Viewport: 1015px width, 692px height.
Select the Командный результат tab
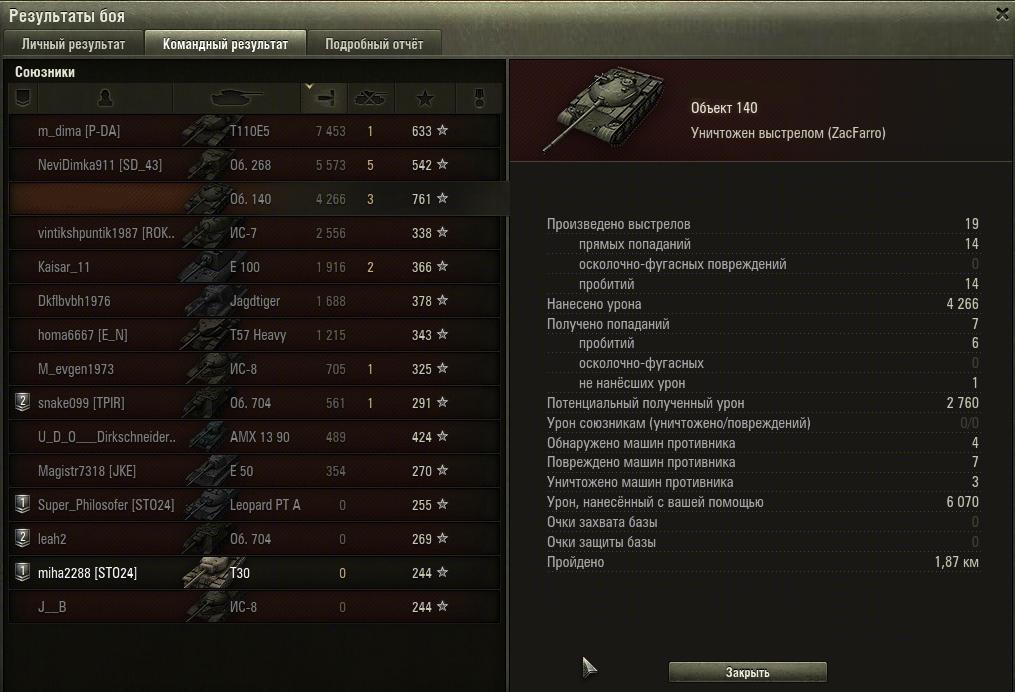(225, 44)
